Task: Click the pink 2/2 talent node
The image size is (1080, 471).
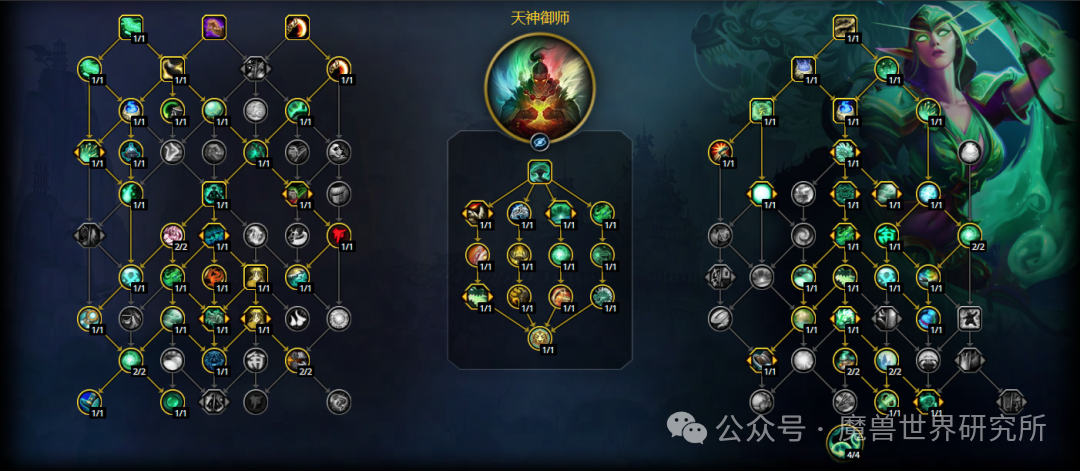Action: (x=173, y=235)
